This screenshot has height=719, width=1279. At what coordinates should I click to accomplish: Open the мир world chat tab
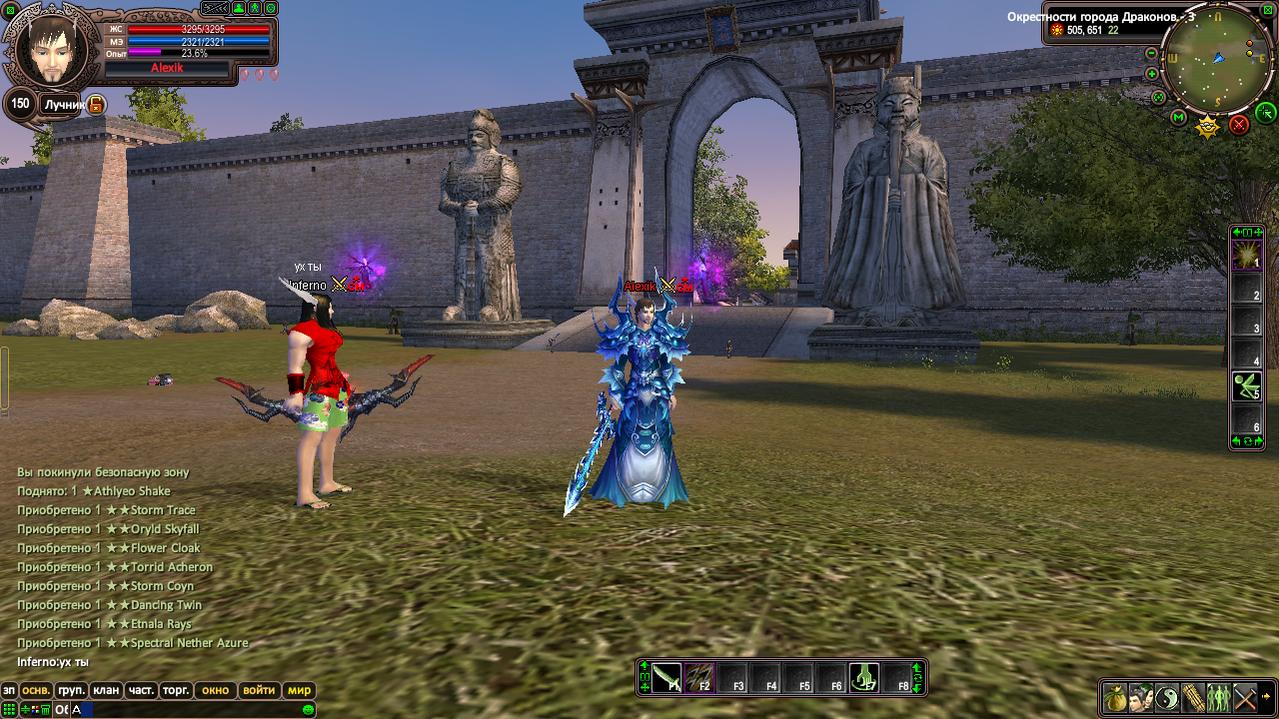pyautogui.click(x=299, y=690)
